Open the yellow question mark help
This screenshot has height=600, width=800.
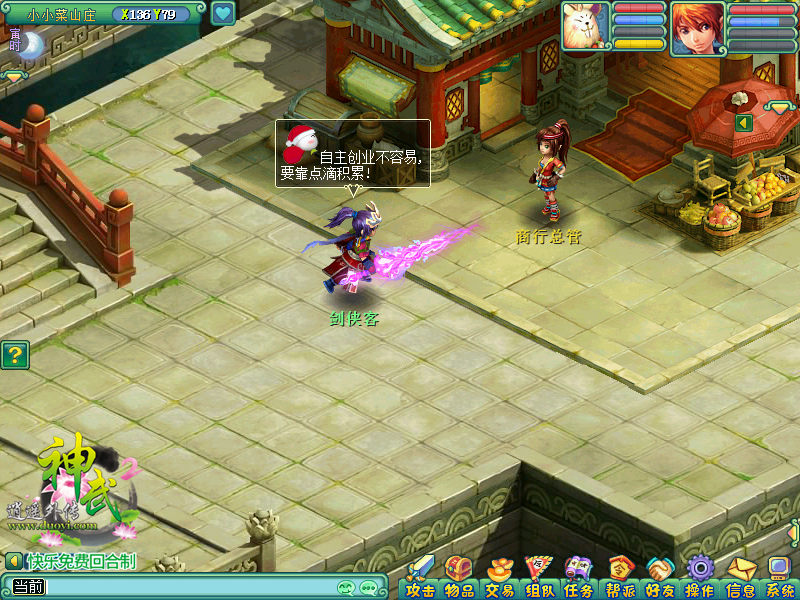(x=14, y=355)
